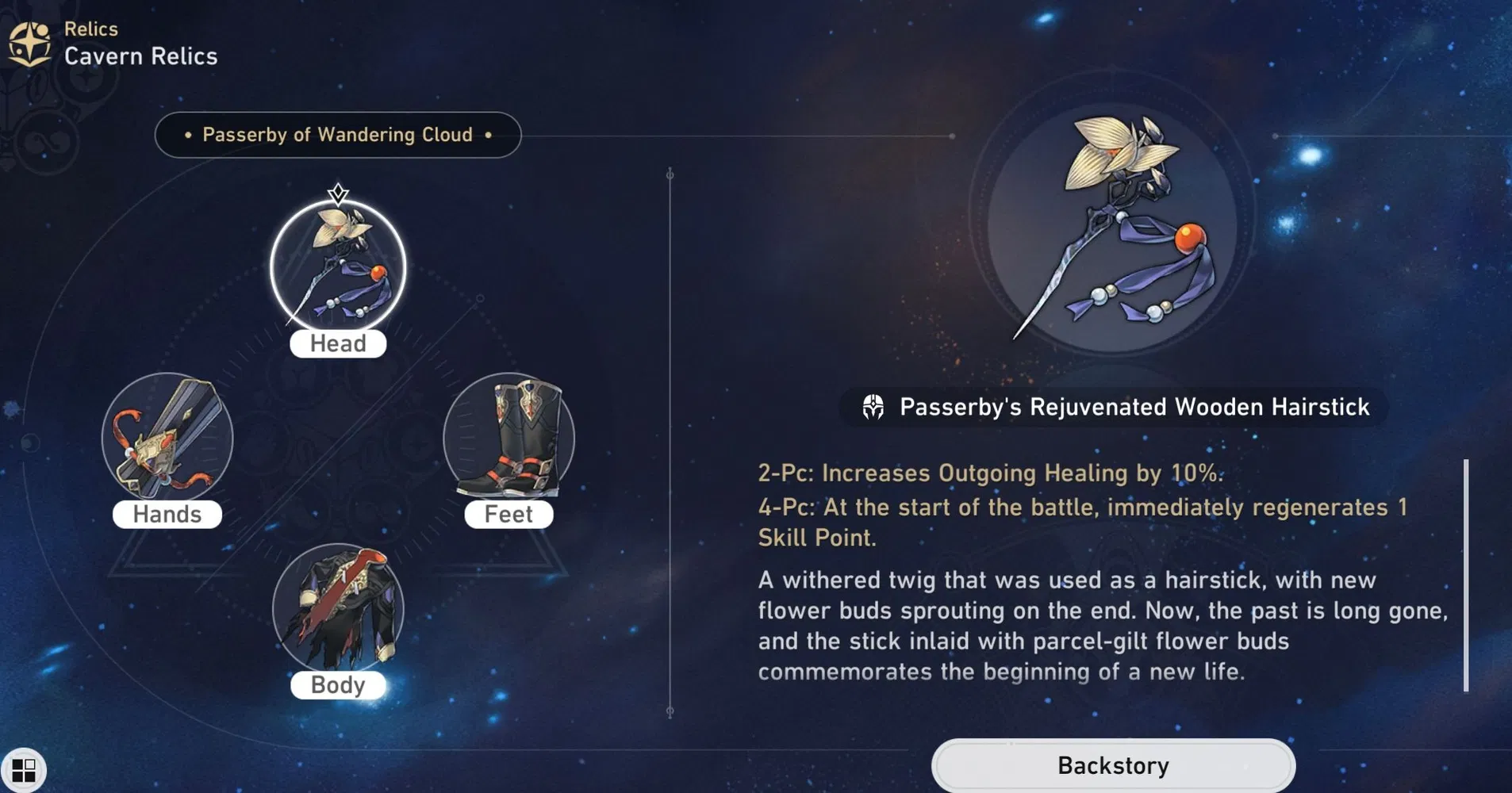
Task: Click the helmet icon beside the hairstick name
Action: click(873, 406)
